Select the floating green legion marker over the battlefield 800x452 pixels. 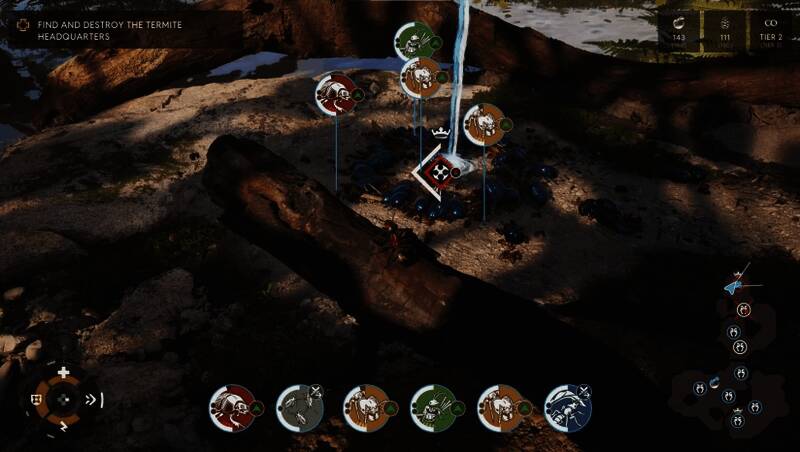[x=414, y=42]
